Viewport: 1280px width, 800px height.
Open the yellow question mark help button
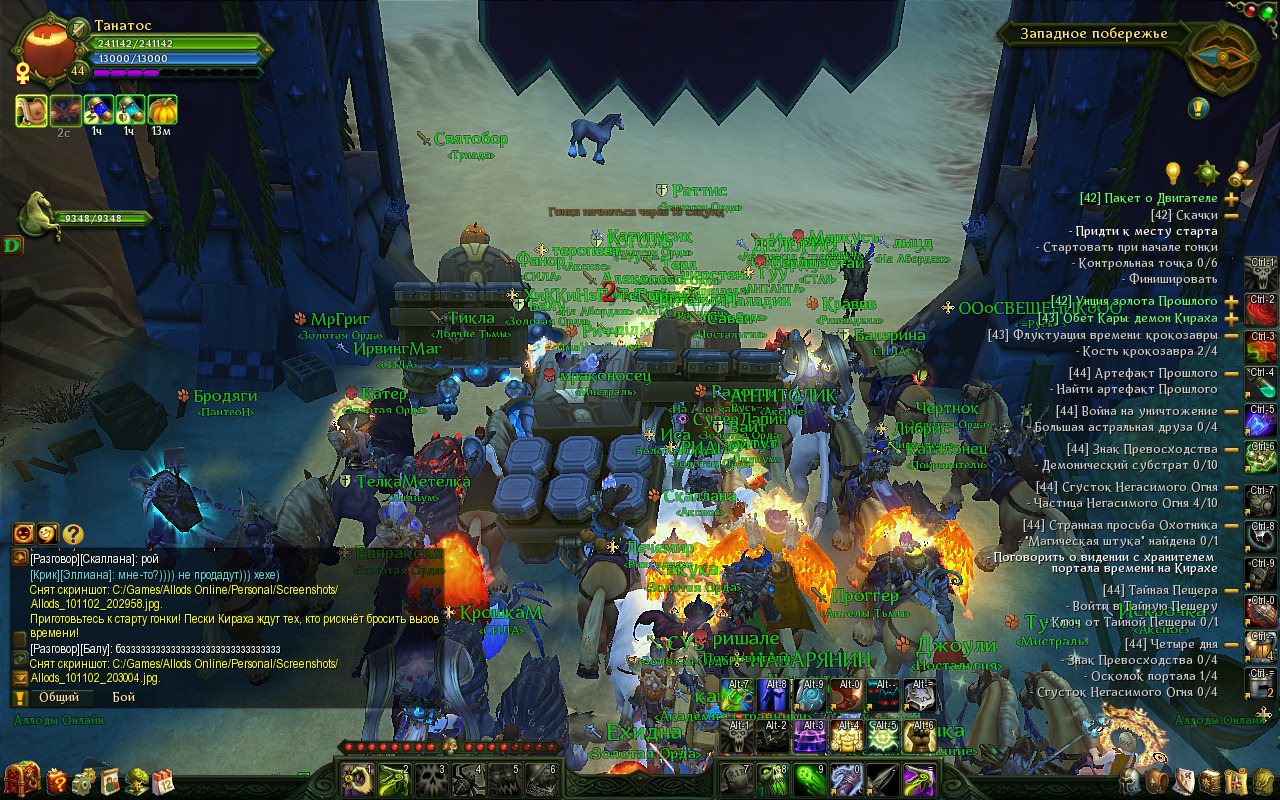[73, 535]
